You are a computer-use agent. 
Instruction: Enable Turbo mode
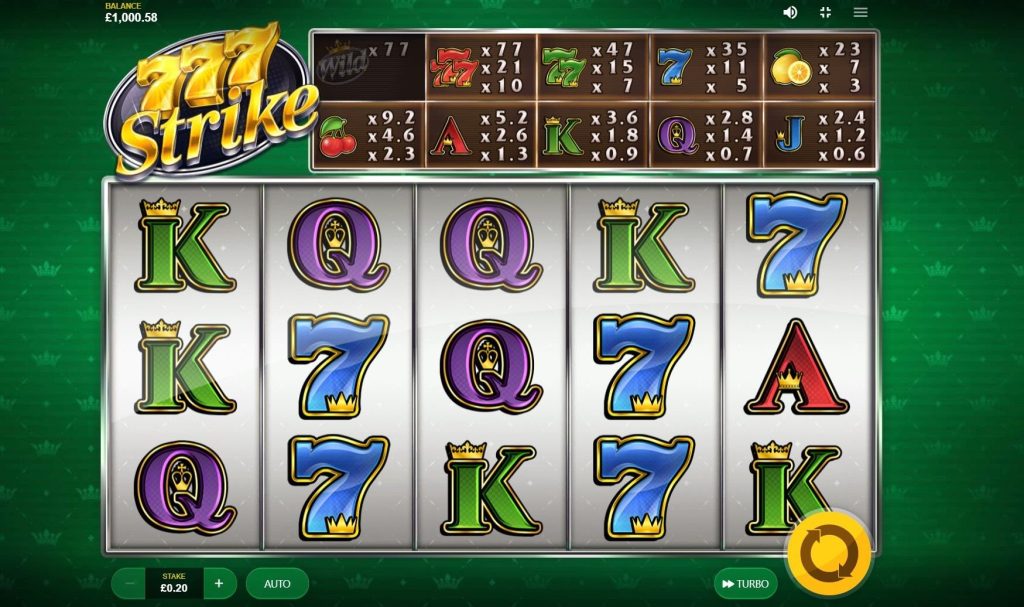click(743, 583)
